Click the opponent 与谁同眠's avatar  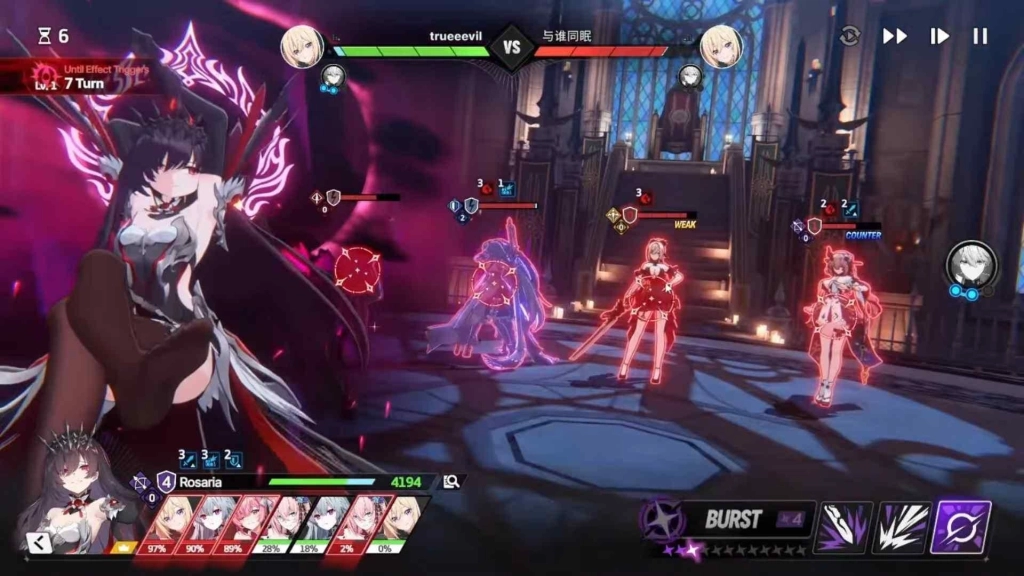[720, 46]
